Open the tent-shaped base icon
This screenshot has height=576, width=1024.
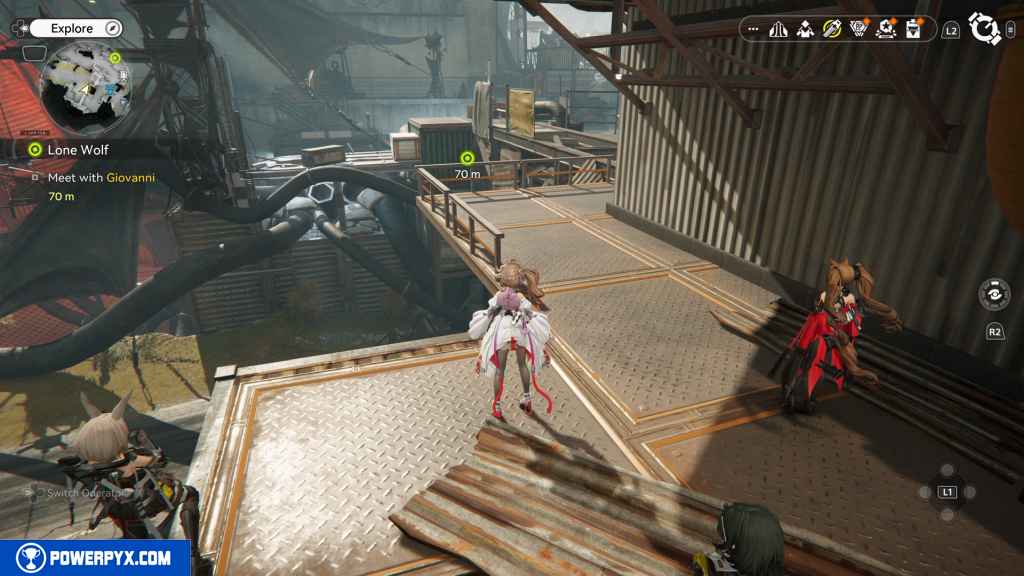779,30
